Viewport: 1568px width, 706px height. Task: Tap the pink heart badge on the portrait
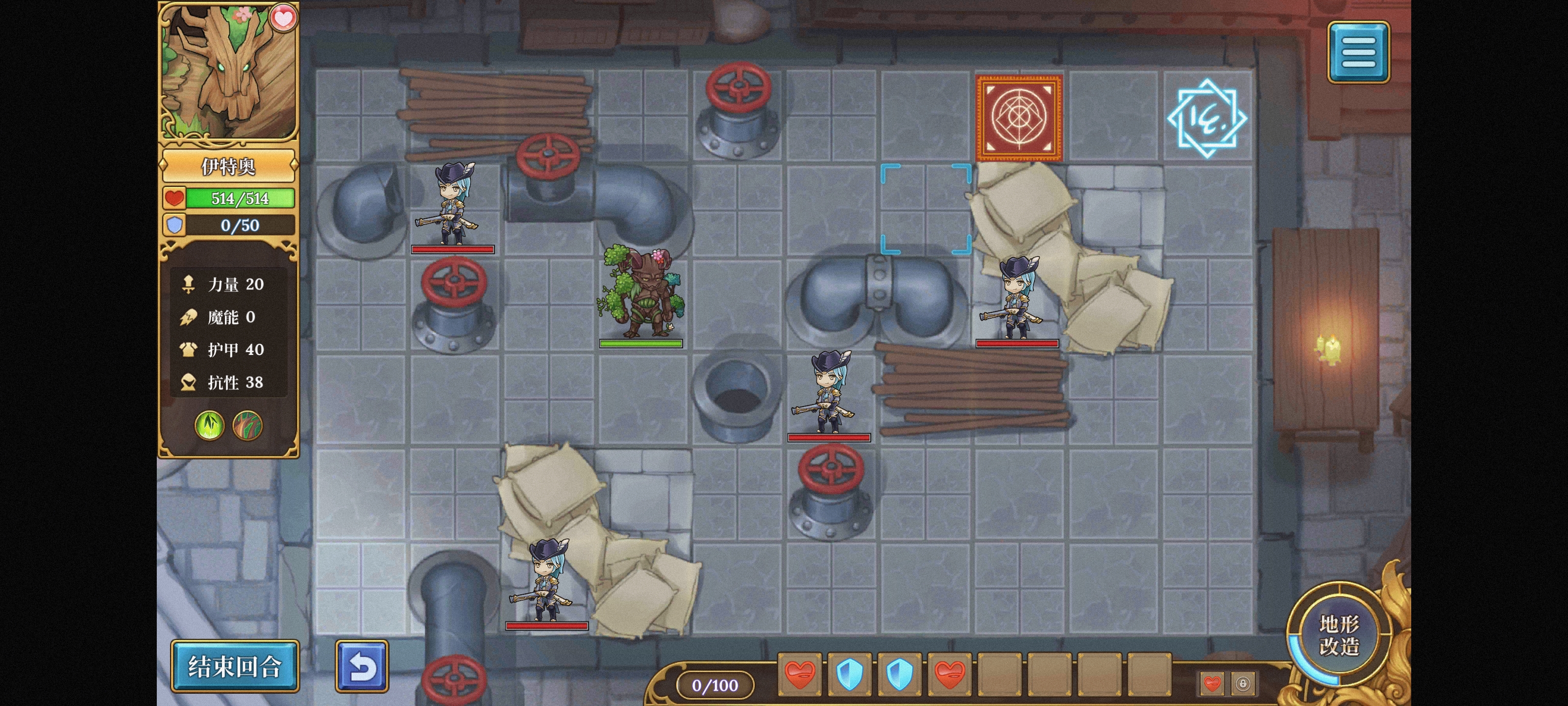tap(283, 18)
